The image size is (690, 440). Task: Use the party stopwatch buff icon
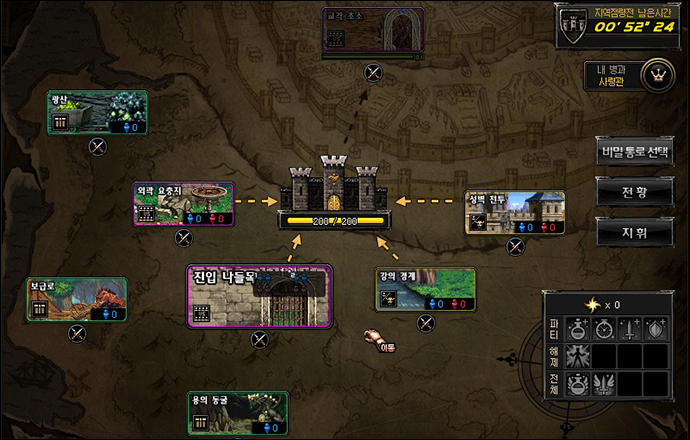click(602, 328)
